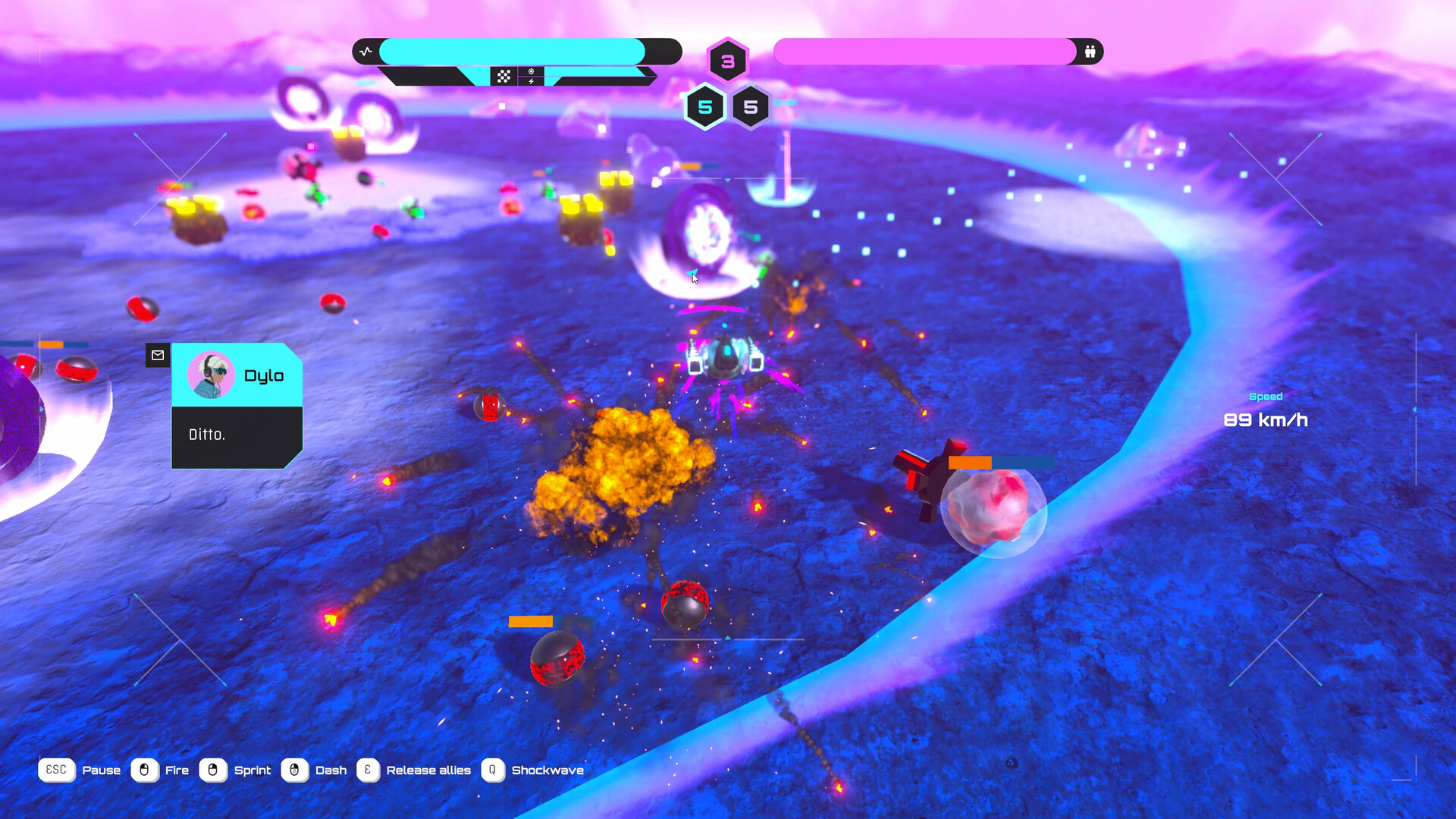
Task: Click the Sprint action label
Action: 253,770
